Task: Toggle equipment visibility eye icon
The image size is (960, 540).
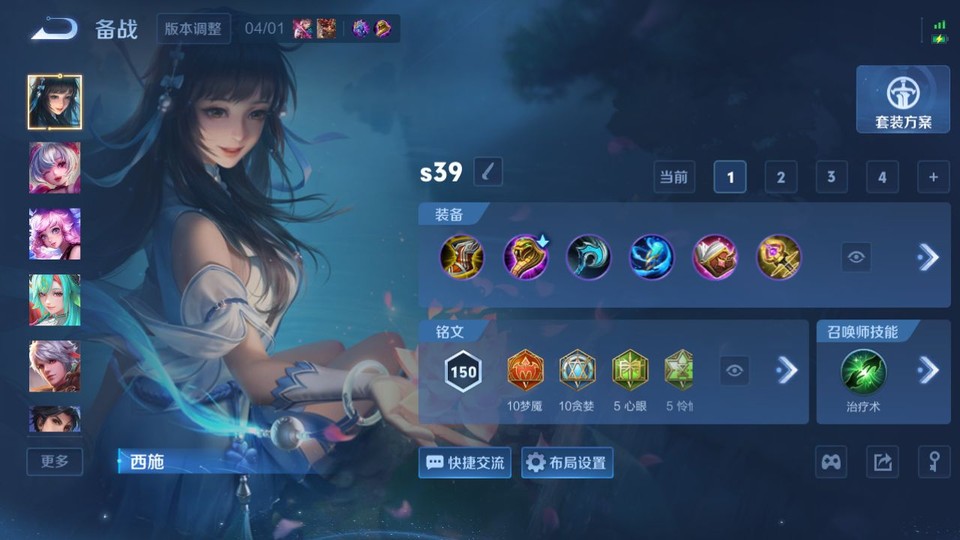Action: coord(856,257)
